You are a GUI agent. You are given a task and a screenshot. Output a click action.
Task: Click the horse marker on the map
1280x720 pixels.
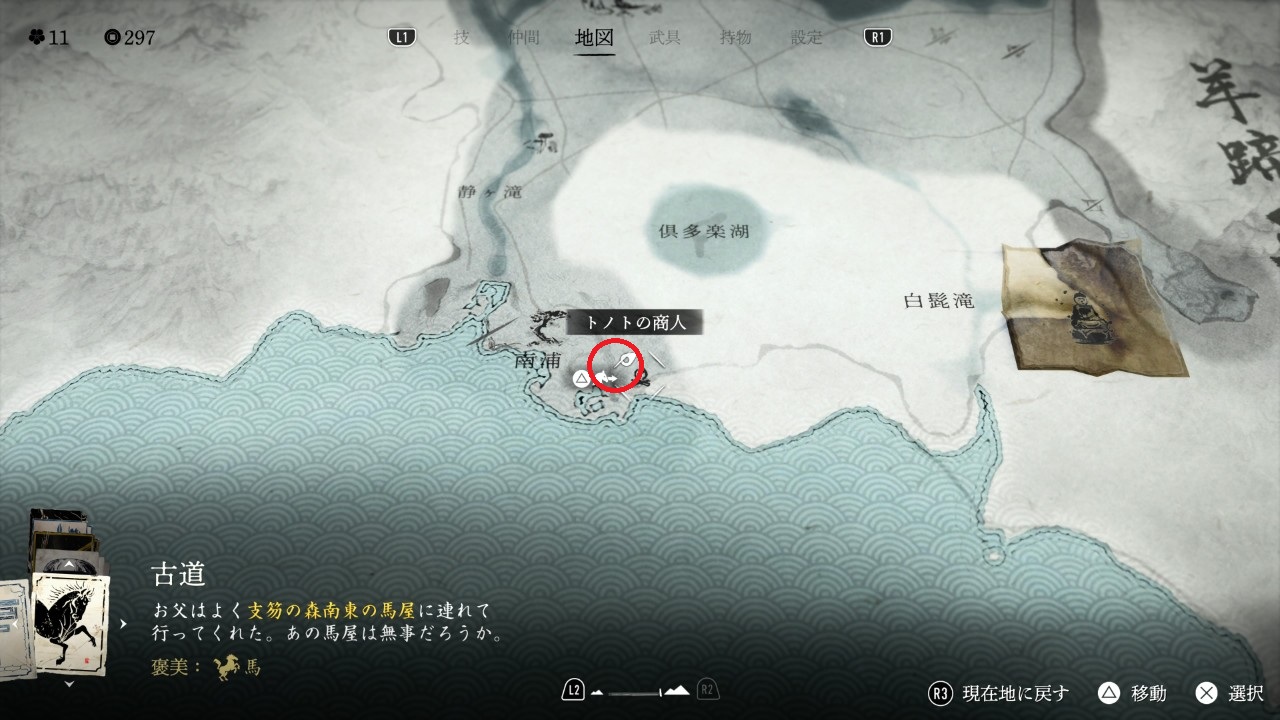coord(606,377)
